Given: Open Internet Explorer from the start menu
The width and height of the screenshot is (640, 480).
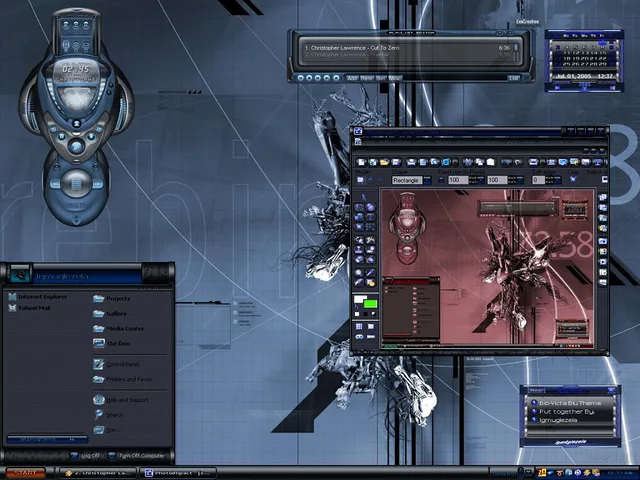Looking at the screenshot, I should click(42, 297).
